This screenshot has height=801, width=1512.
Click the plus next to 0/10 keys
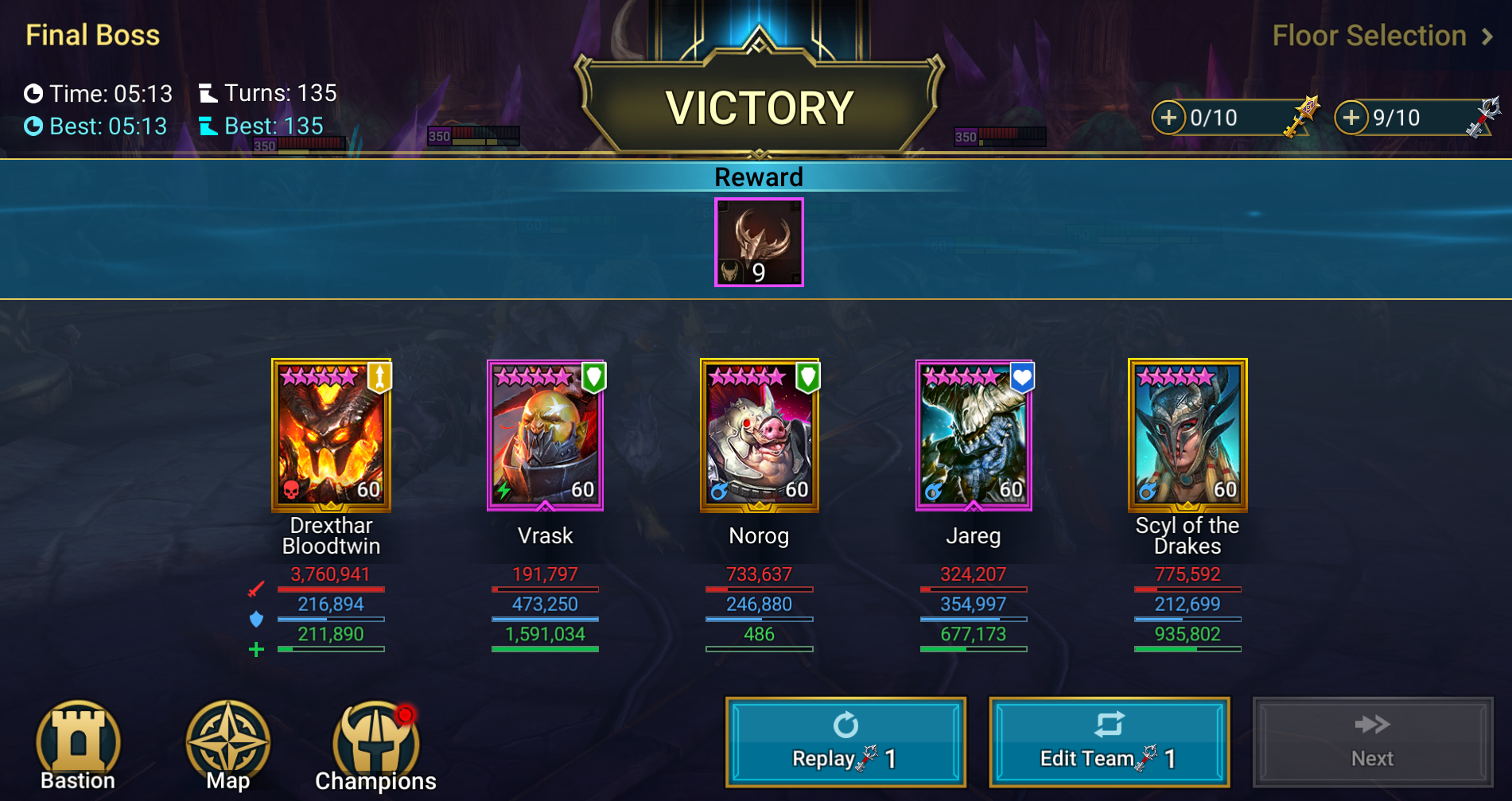[x=1169, y=118]
